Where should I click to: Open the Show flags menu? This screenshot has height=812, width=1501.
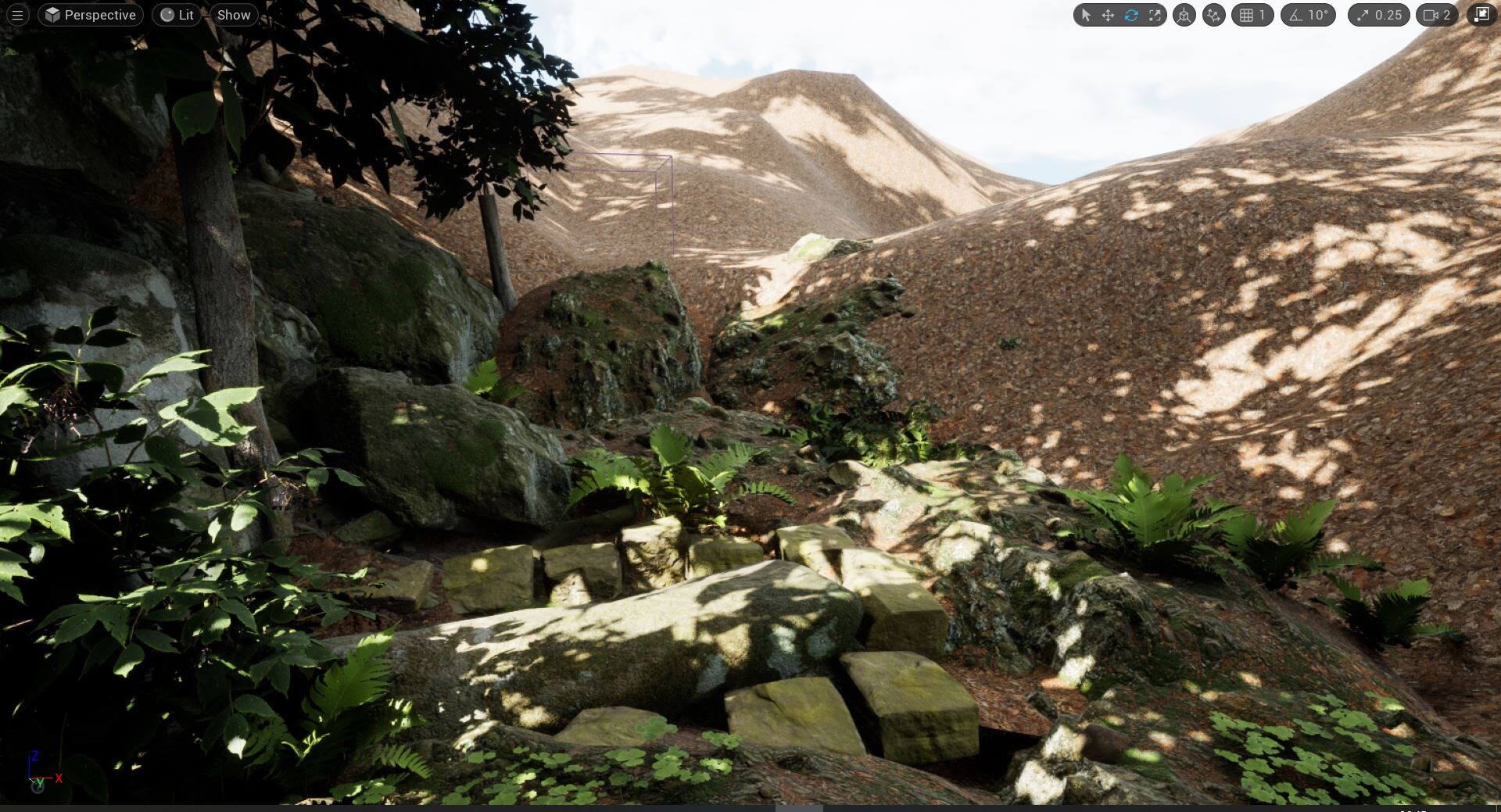234,15
